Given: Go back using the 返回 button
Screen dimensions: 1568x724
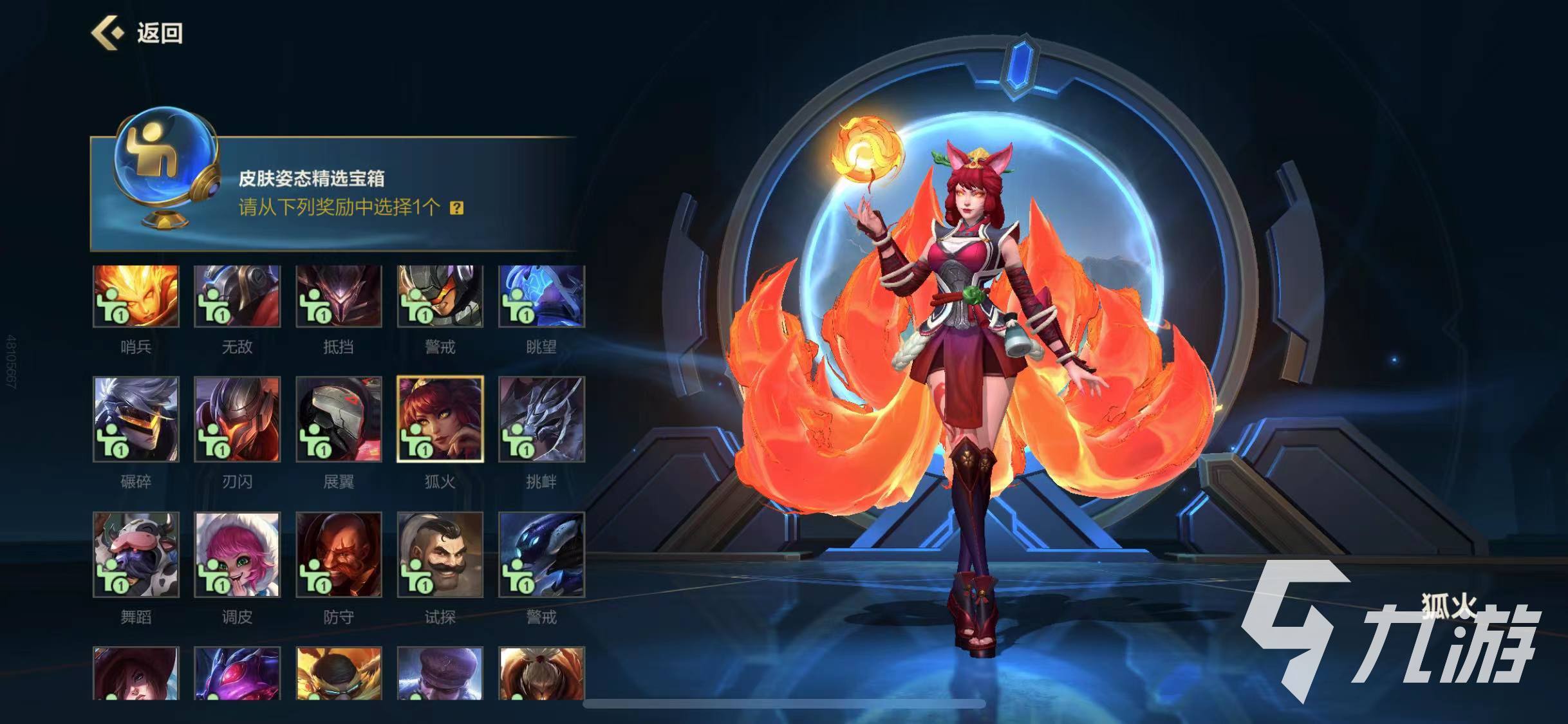Looking at the screenshot, I should pyautogui.click(x=138, y=33).
